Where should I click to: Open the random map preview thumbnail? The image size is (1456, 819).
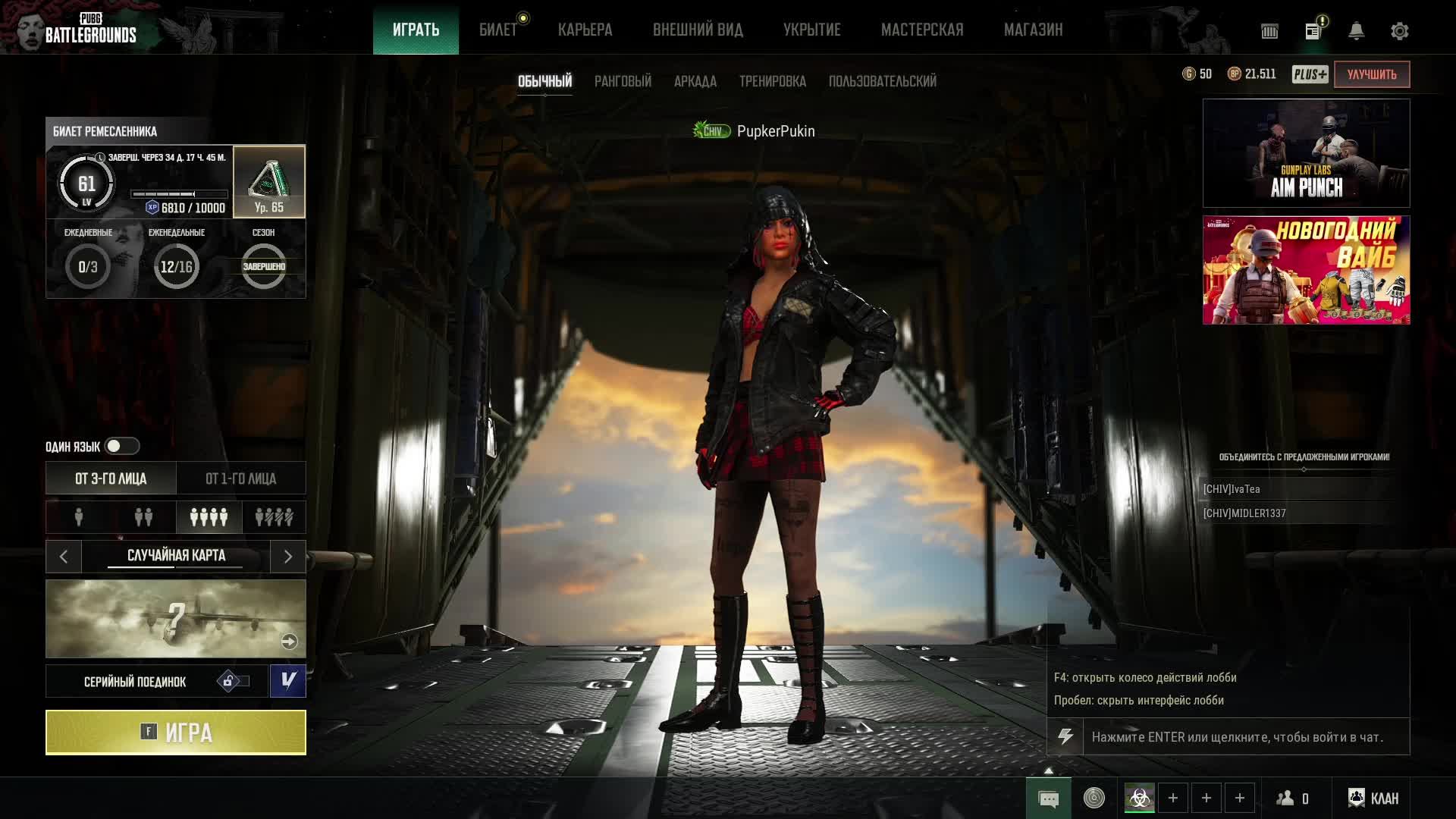tap(176, 619)
